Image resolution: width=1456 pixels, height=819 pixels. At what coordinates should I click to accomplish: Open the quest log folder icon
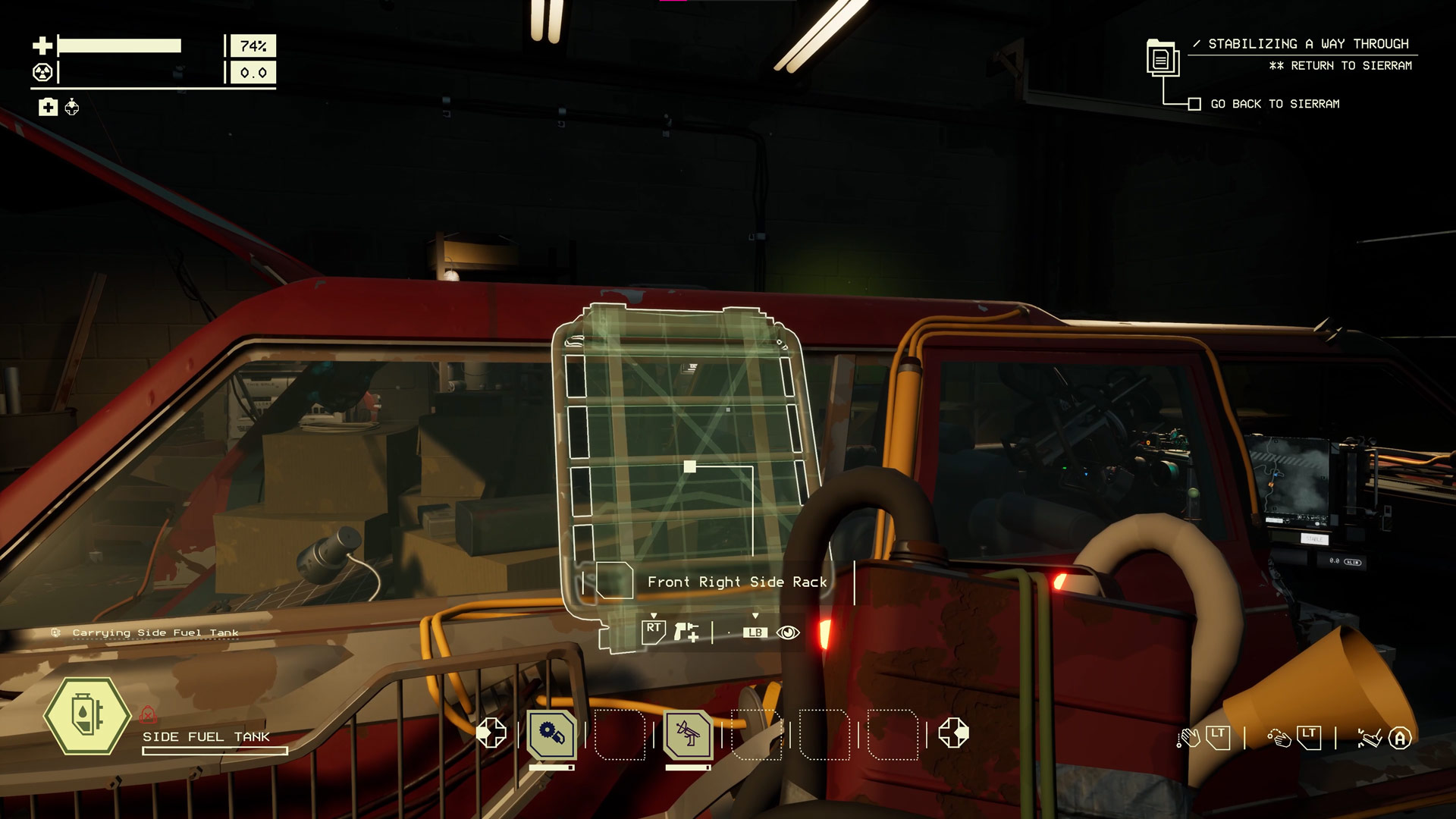click(x=1161, y=57)
